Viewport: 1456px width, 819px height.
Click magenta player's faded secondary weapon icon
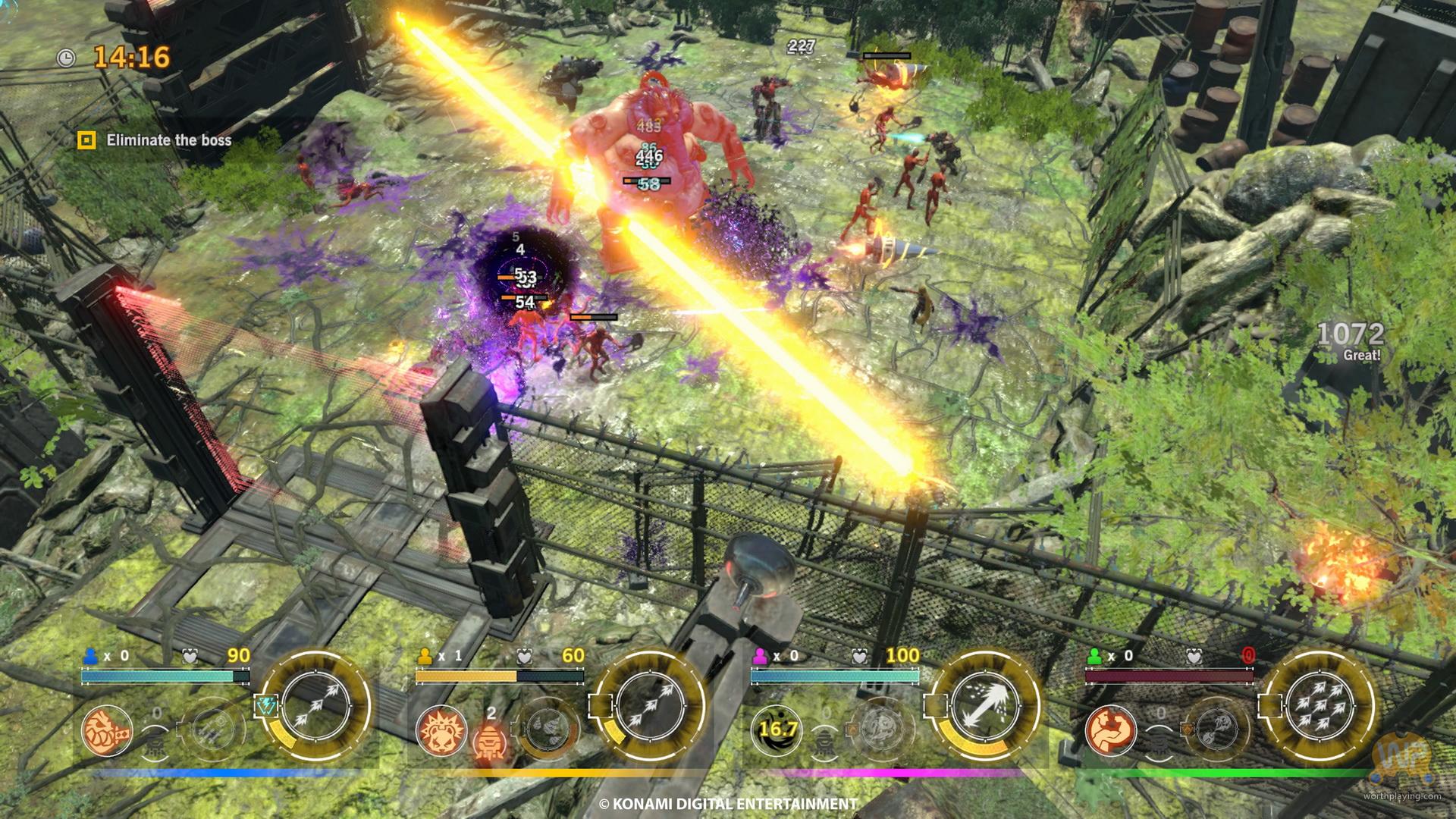[x=881, y=729]
